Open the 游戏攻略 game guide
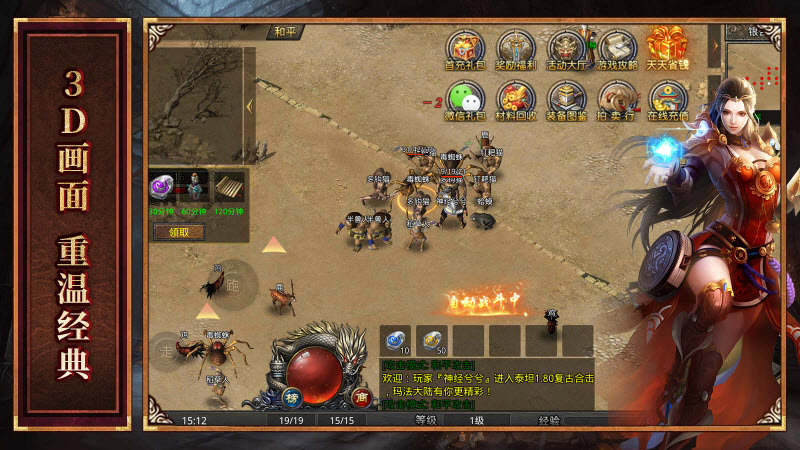800x450 pixels. [x=617, y=48]
